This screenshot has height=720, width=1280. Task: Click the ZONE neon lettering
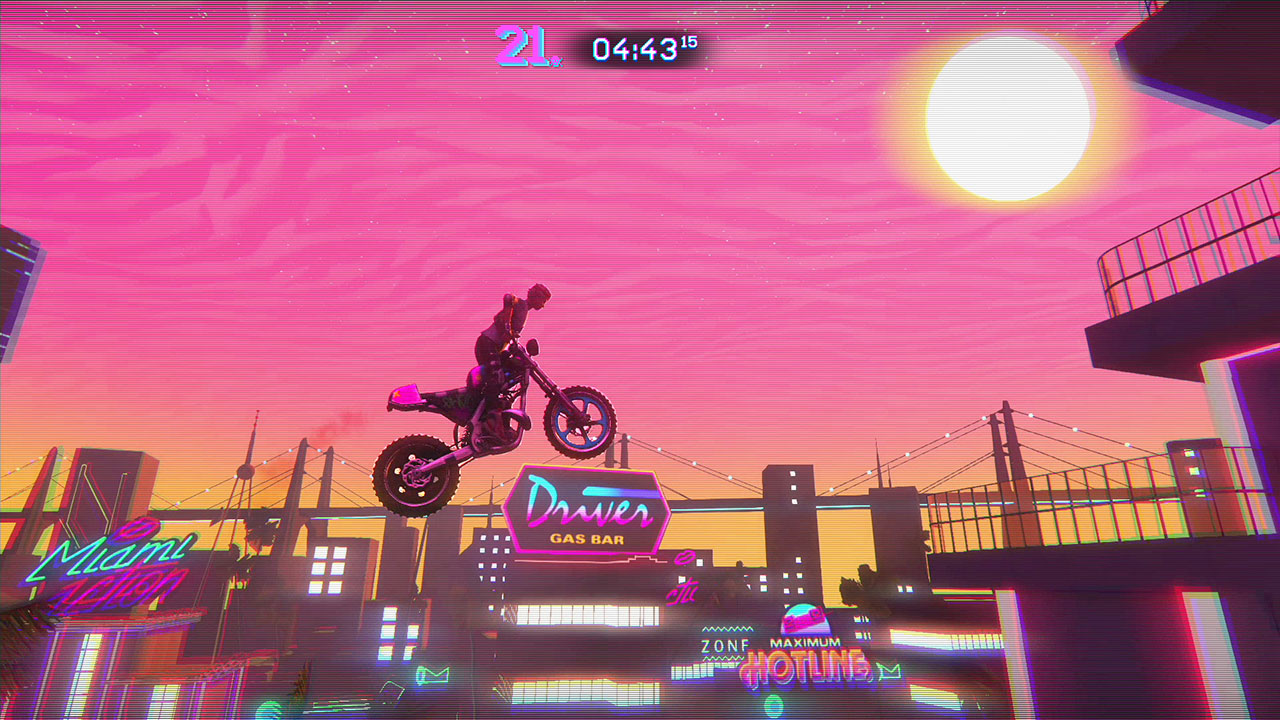(725, 644)
